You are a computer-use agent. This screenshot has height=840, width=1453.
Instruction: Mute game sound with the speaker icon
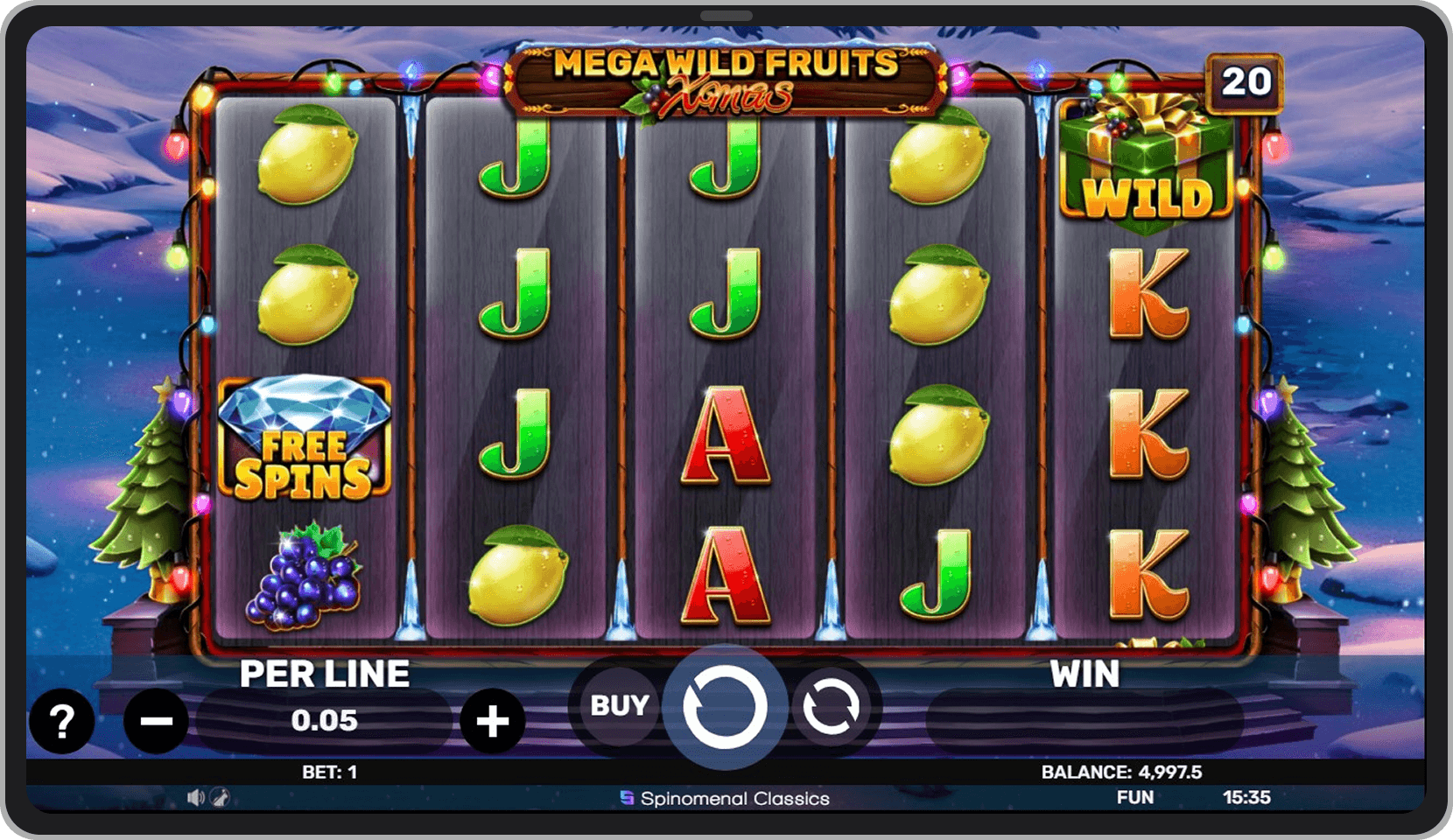coord(195,797)
